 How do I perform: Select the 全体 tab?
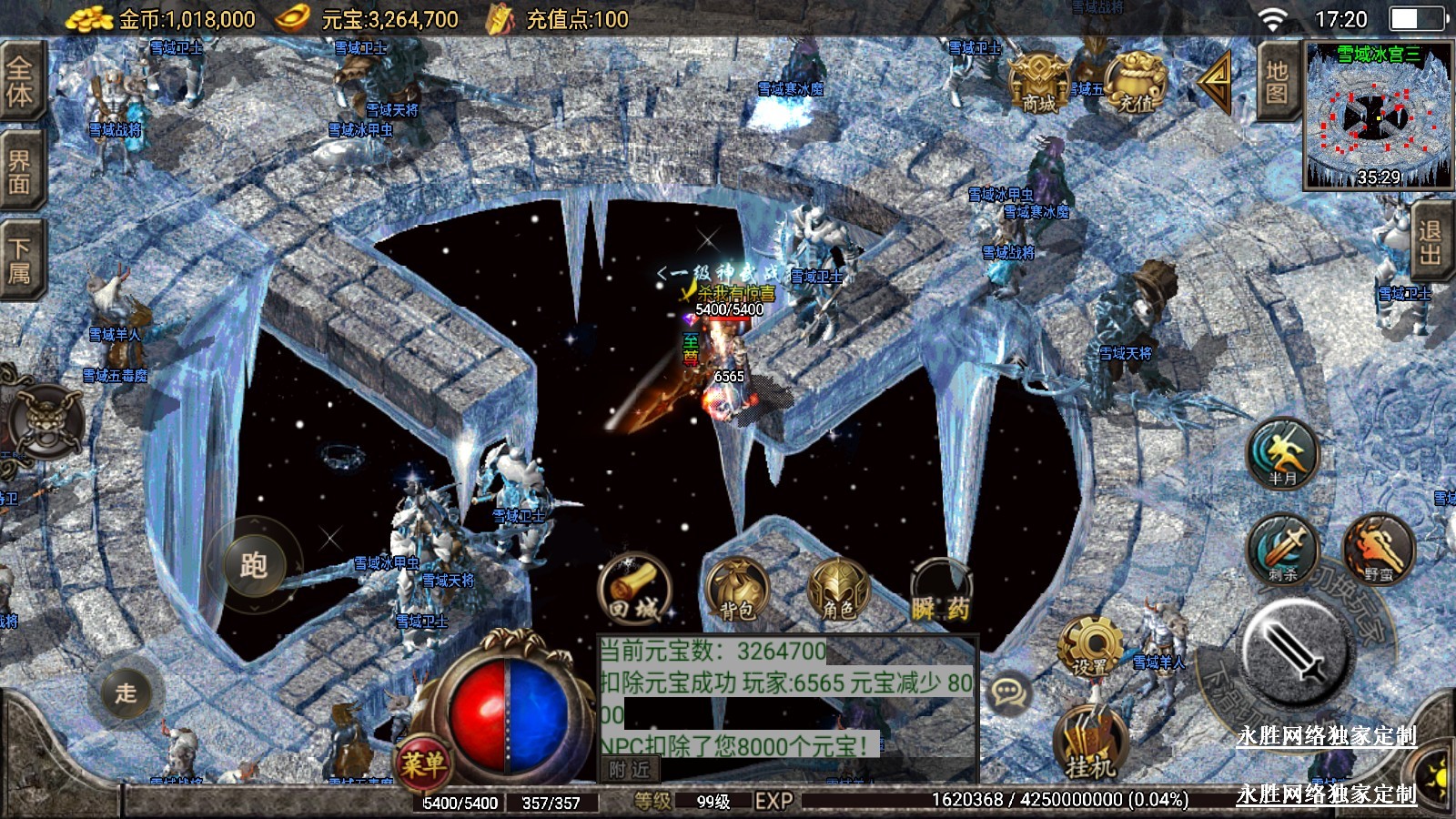tap(20, 81)
